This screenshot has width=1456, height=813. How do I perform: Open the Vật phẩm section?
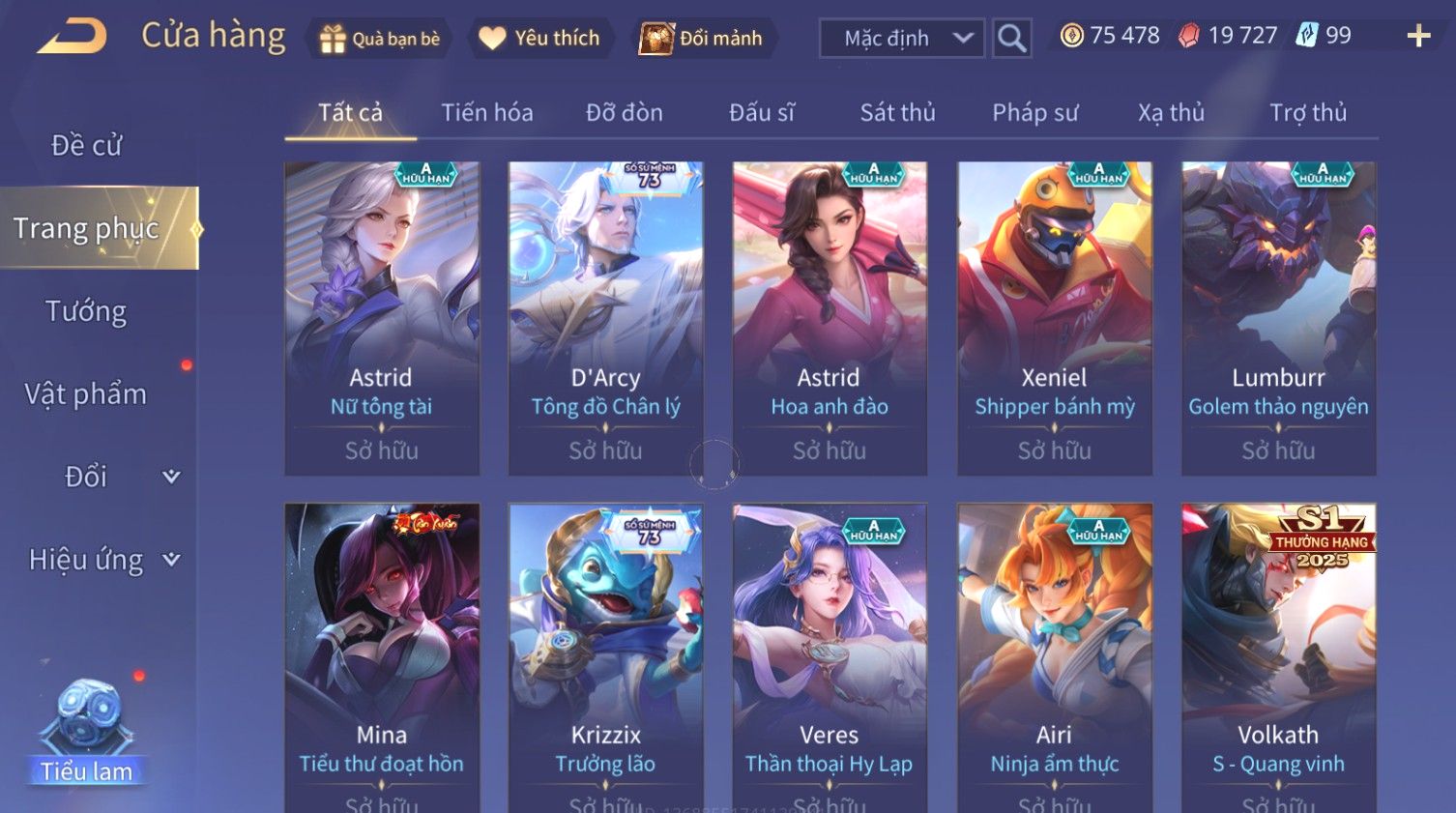(87, 394)
